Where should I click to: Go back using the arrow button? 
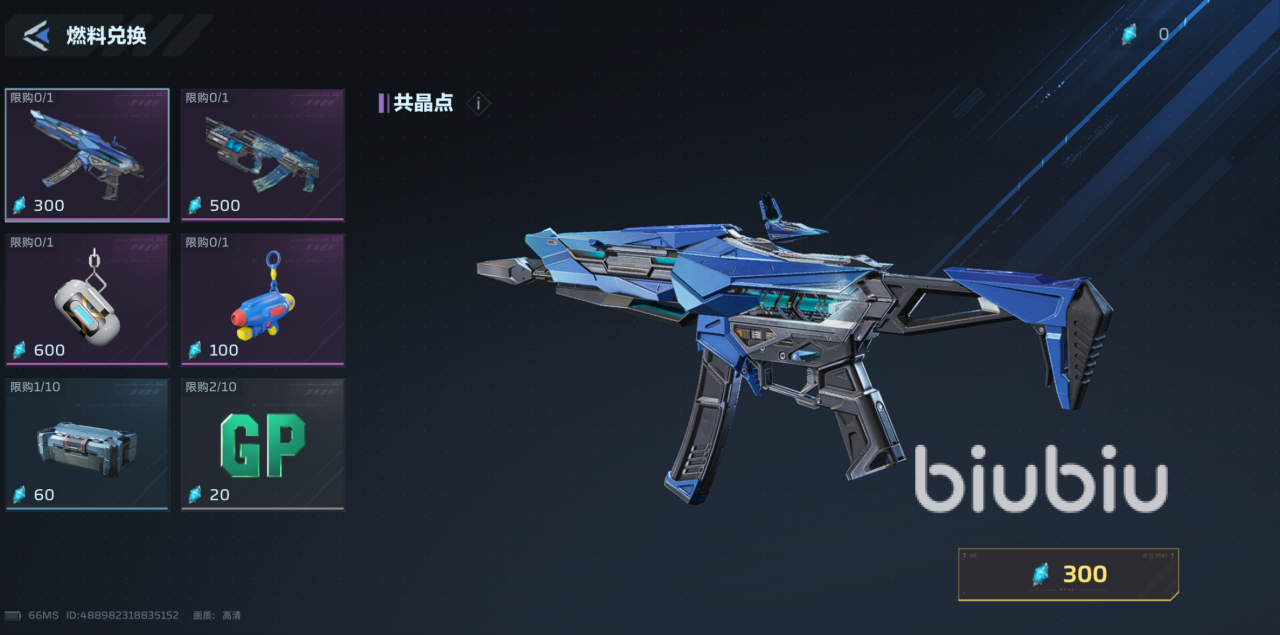36,36
